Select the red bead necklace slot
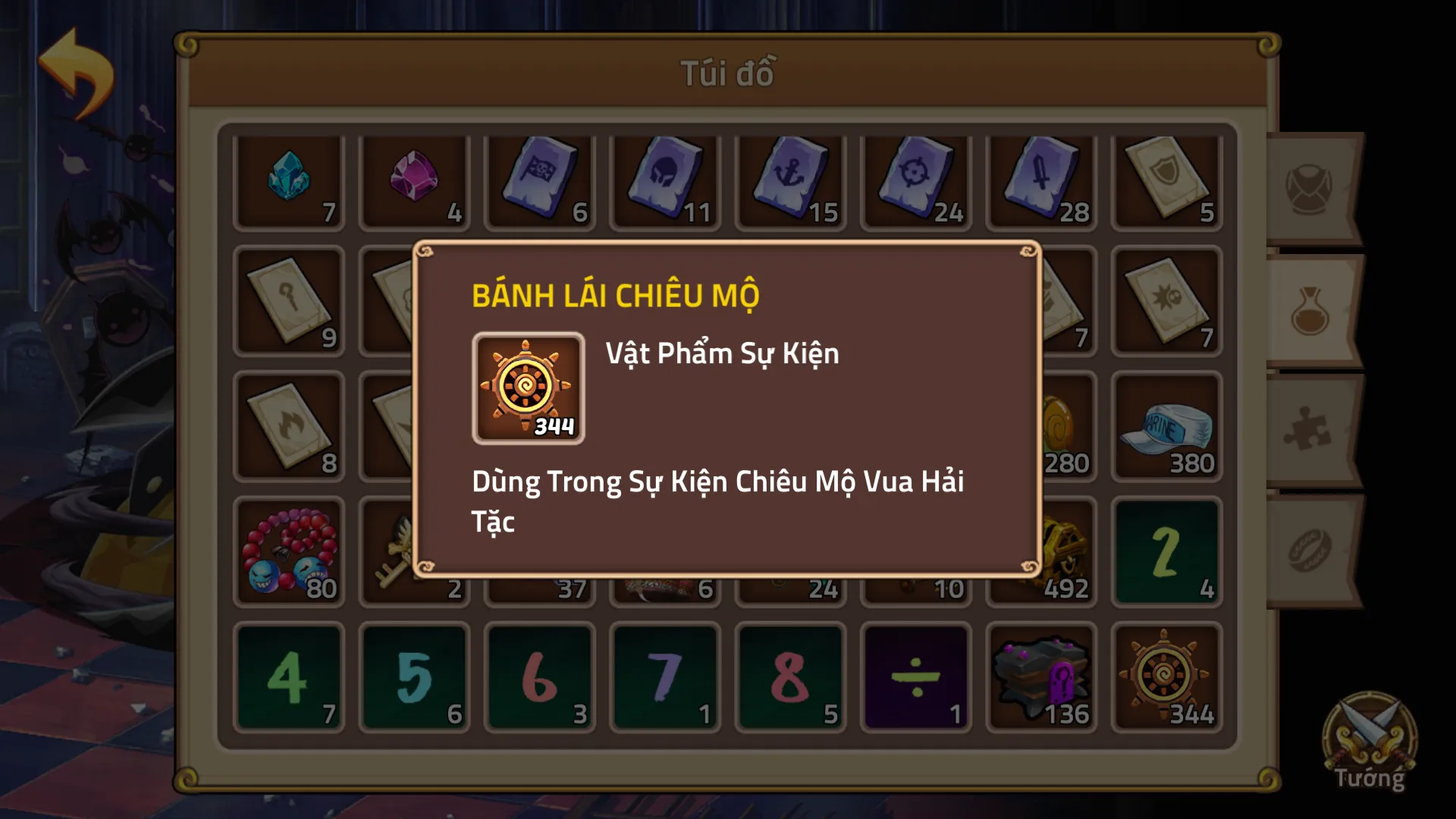The image size is (1456, 819). 289,553
